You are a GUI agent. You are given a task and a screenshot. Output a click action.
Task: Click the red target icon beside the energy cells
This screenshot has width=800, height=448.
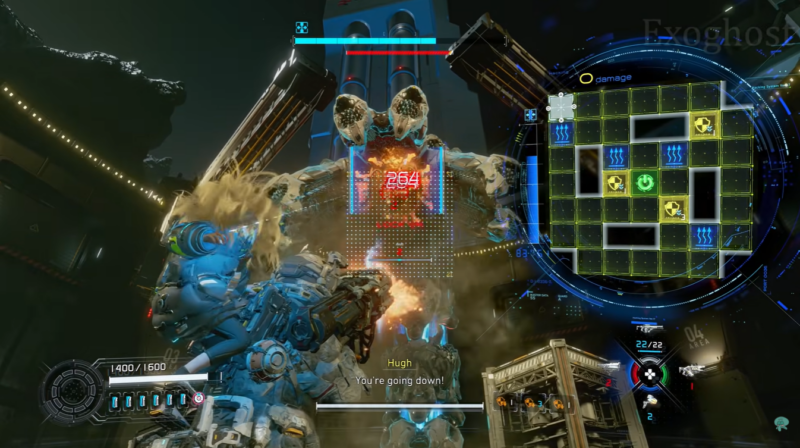pyautogui.click(x=198, y=398)
